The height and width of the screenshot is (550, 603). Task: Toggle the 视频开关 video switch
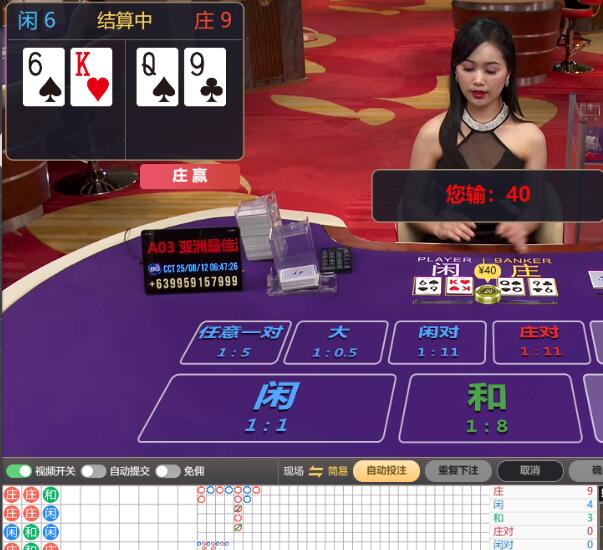pyautogui.click(x=19, y=471)
